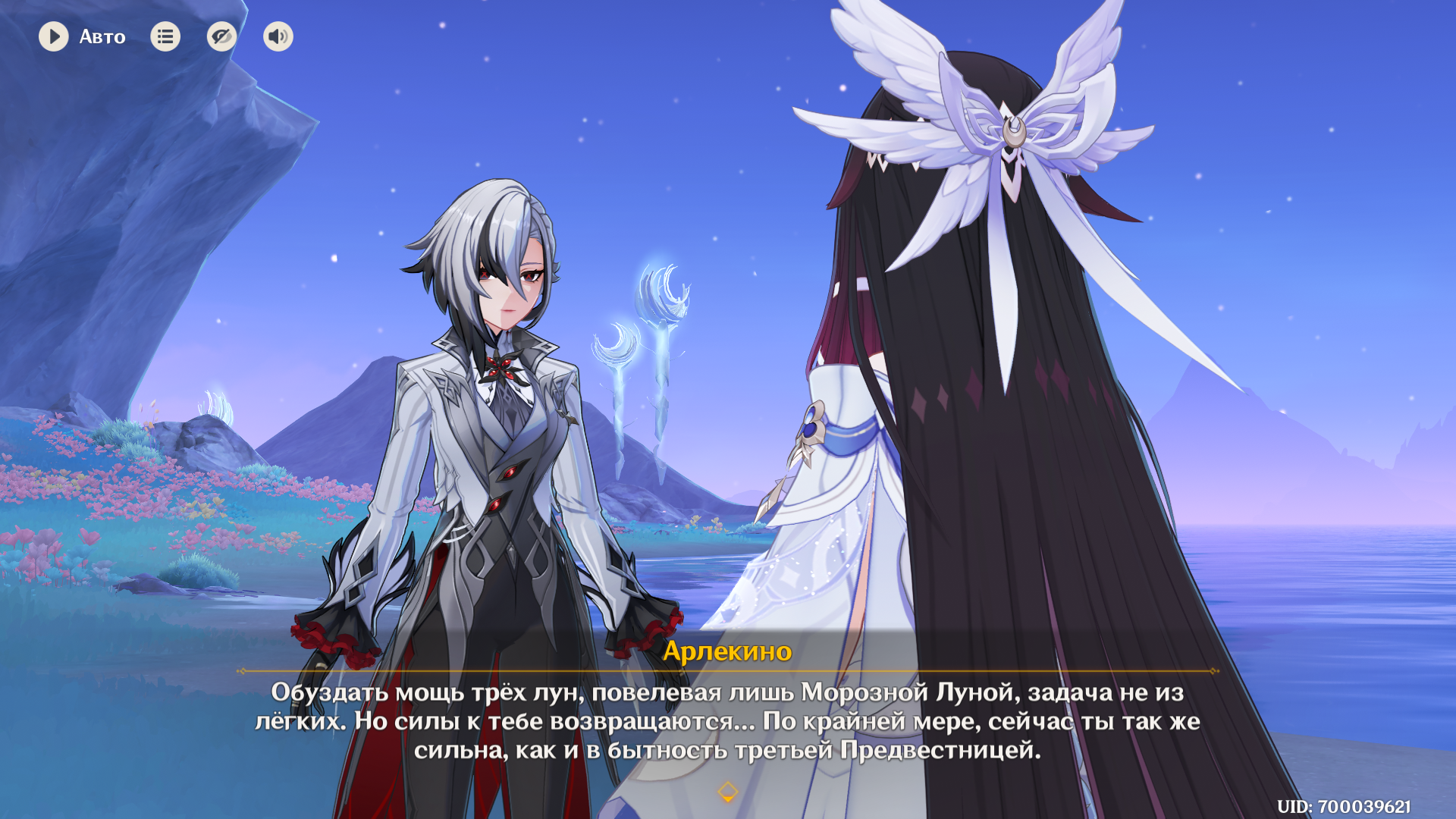The image size is (1456, 819).
Task: Open the dialogue history list
Action: [x=165, y=36]
